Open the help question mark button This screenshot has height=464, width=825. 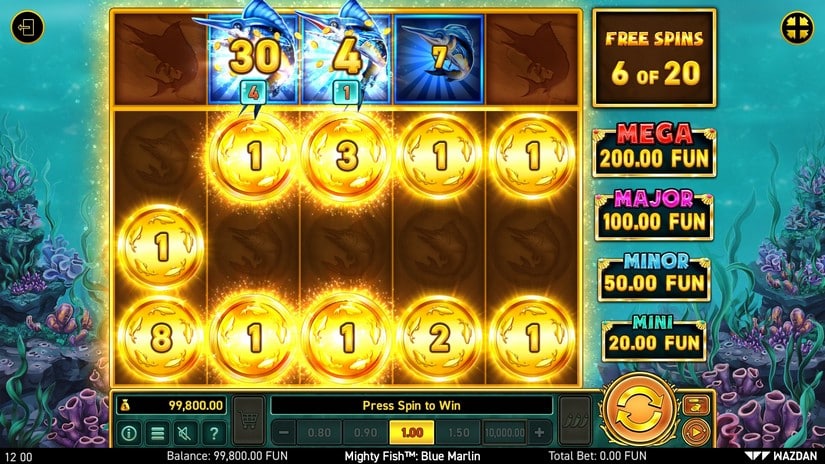point(213,433)
